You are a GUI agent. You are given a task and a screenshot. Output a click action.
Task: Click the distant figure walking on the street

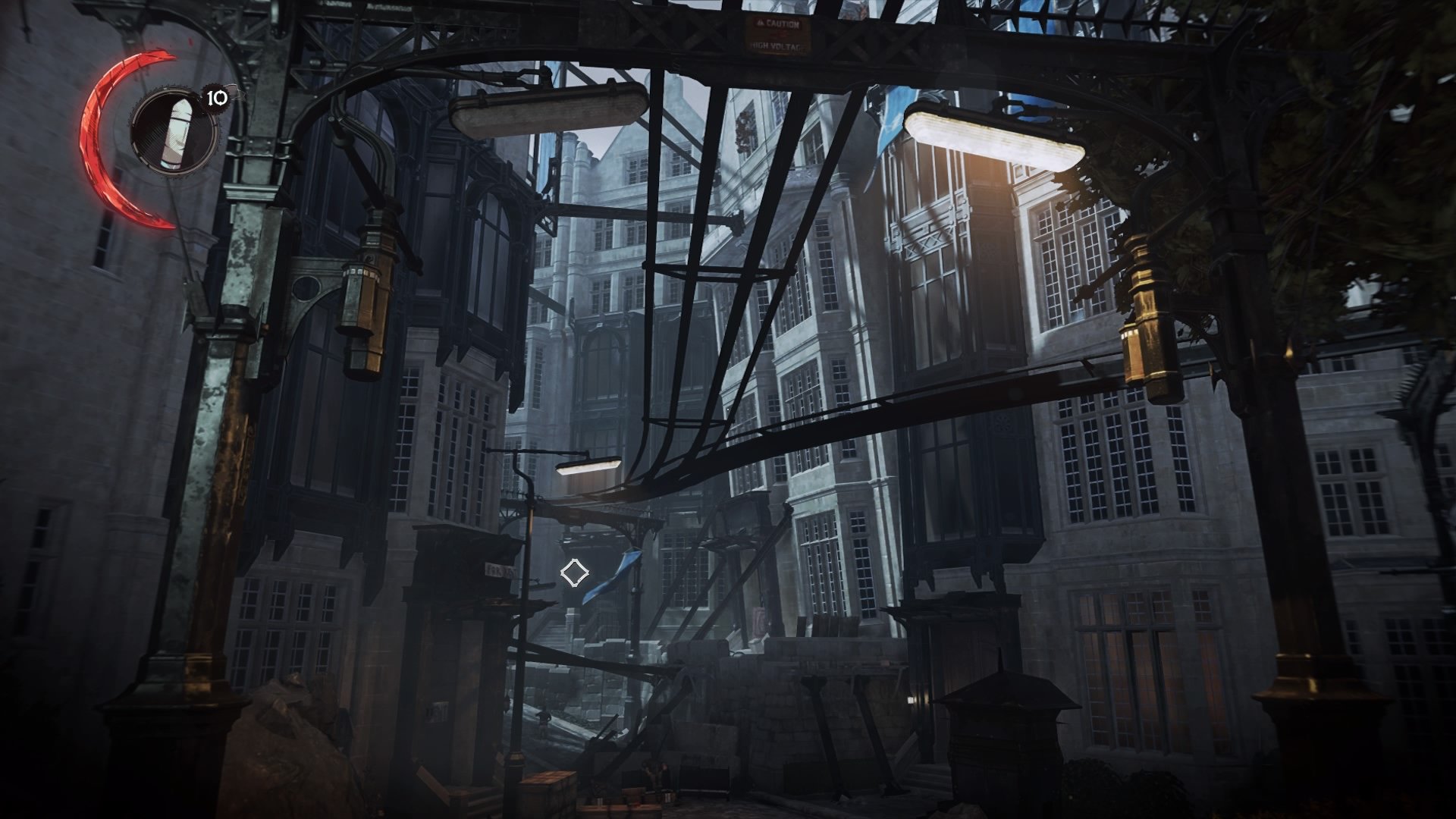point(544,721)
